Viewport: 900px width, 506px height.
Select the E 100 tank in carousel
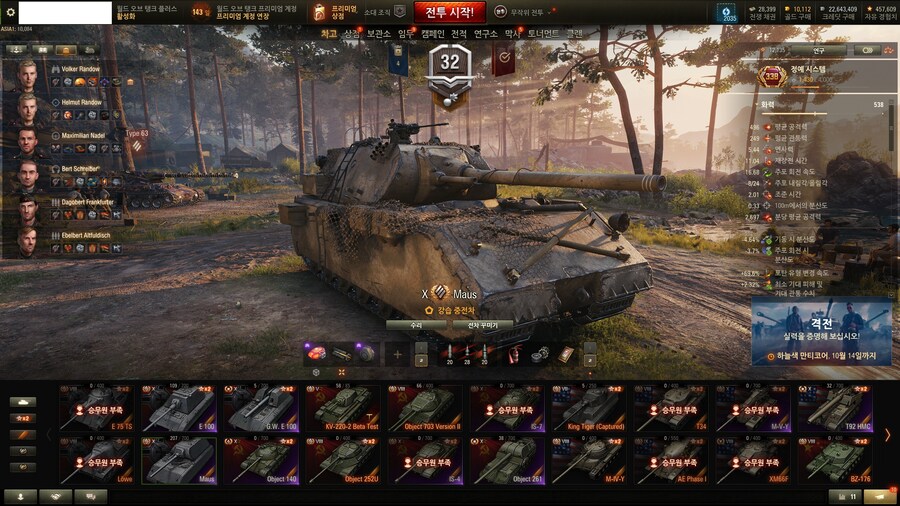click(178, 409)
